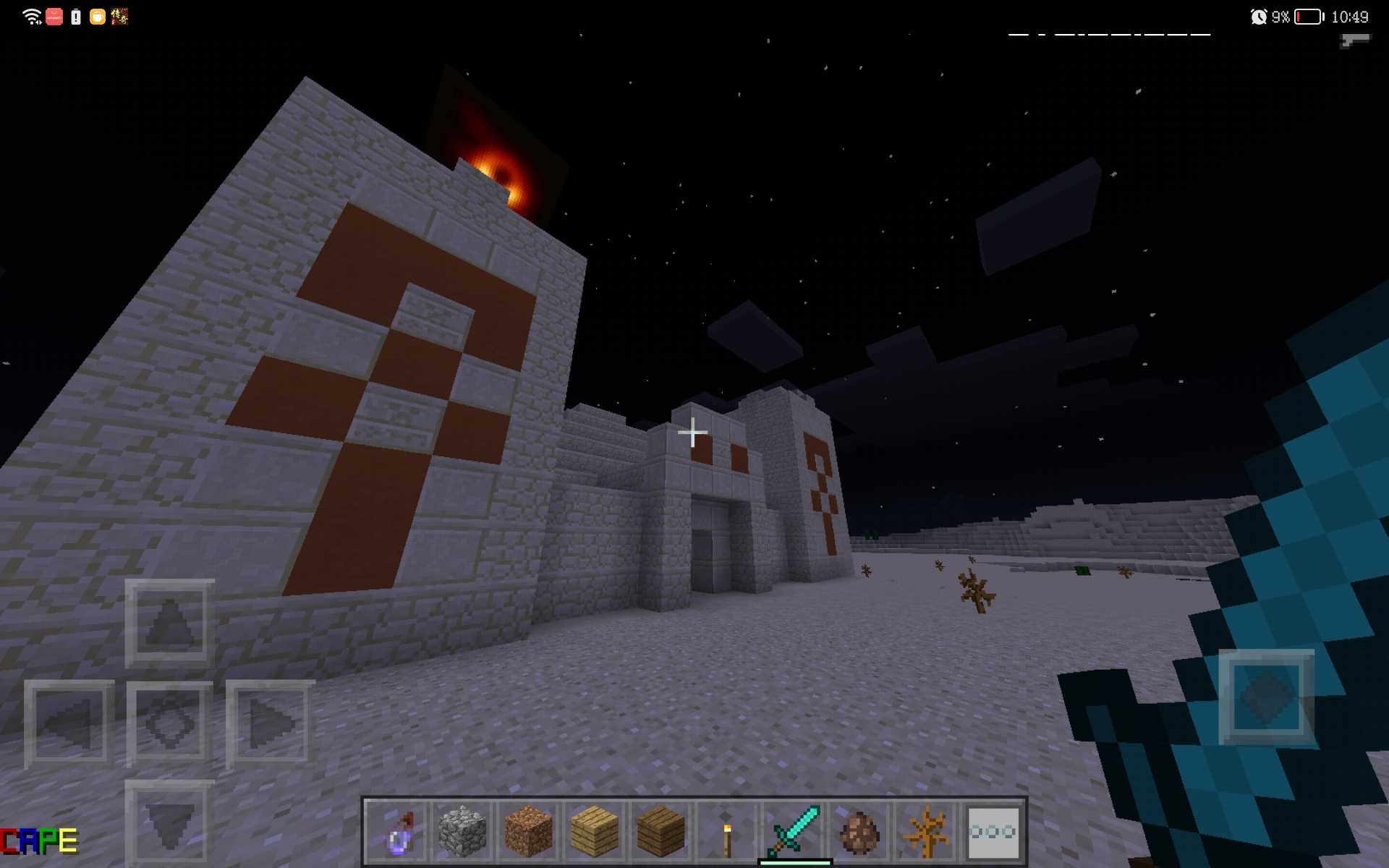Open the inventory with the three-dots button
This screenshot has width=1389, height=868.
pos(993,832)
